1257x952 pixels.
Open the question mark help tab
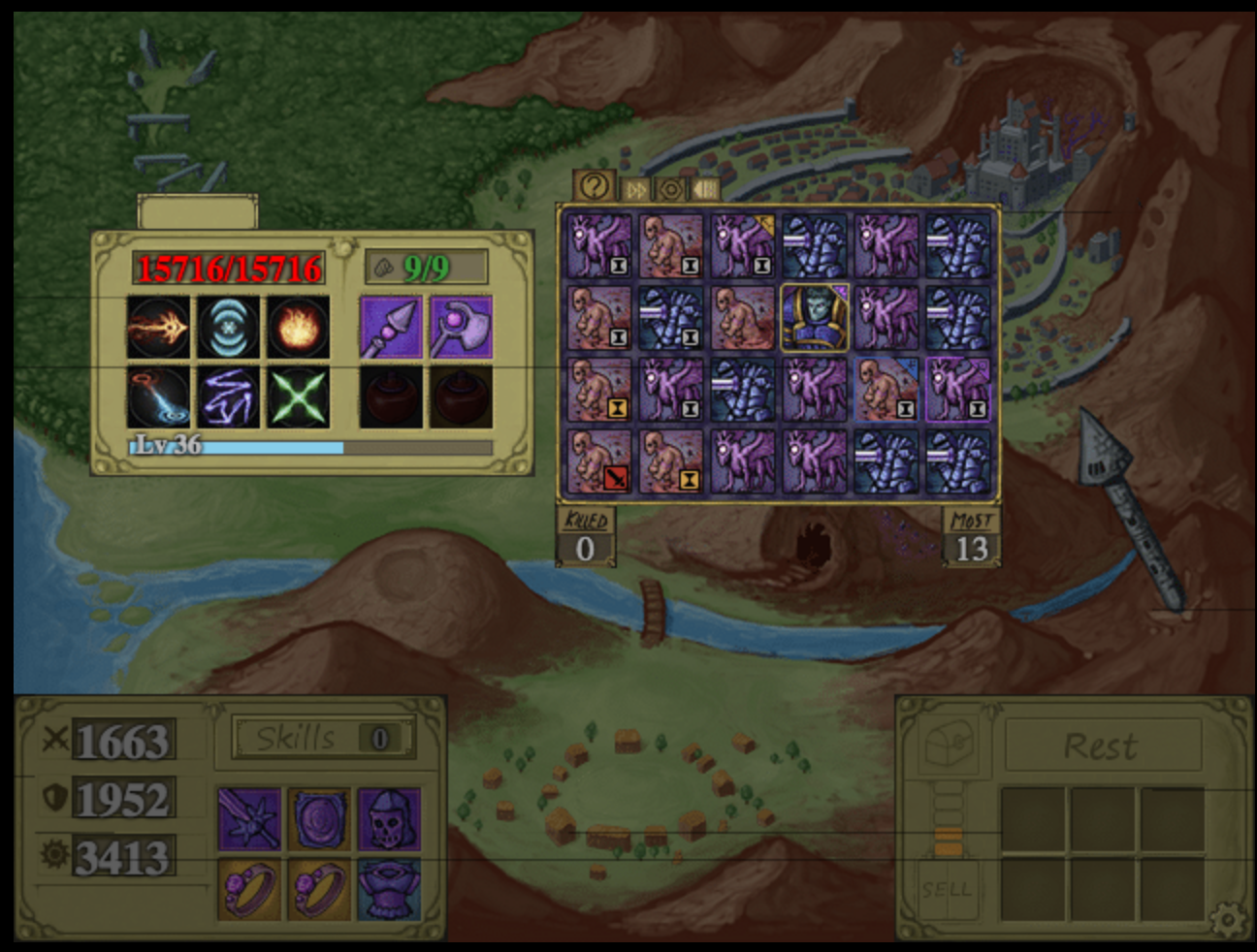point(595,186)
